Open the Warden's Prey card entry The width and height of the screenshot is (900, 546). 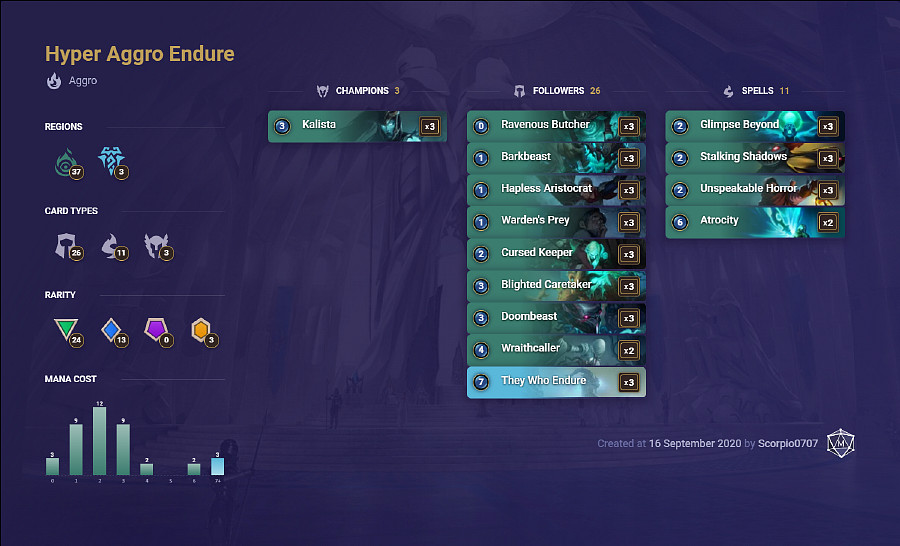point(555,222)
